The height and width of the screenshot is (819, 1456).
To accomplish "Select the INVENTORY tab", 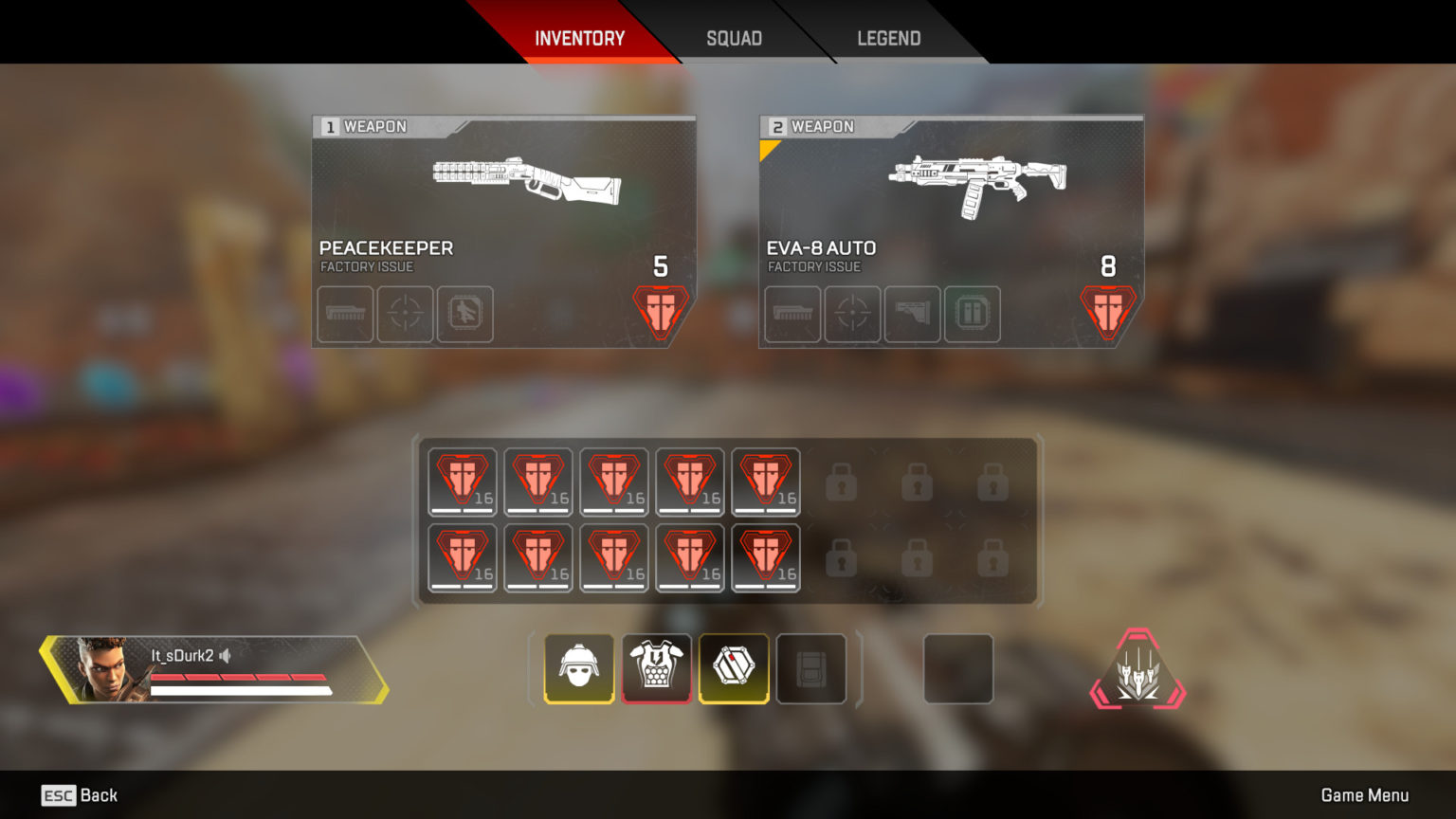I will click(581, 38).
